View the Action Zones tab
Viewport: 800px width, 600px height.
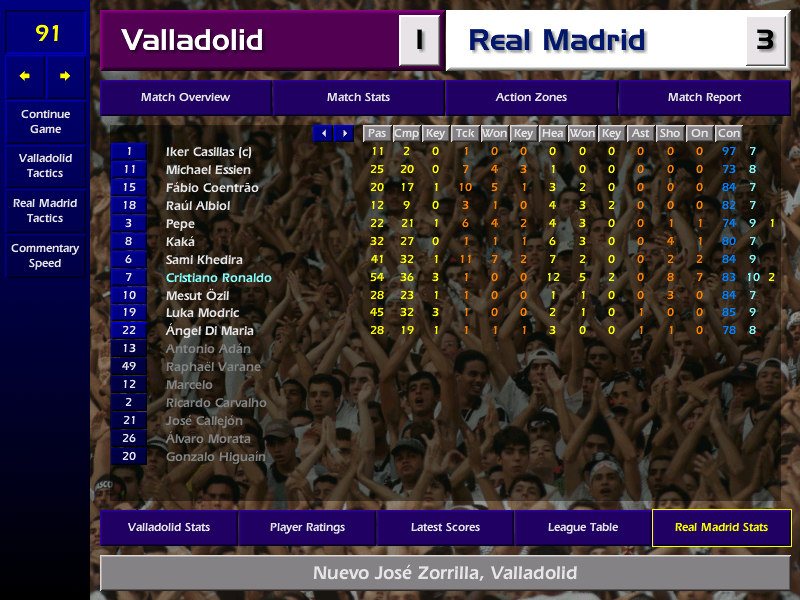pyautogui.click(x=531, y=98)
